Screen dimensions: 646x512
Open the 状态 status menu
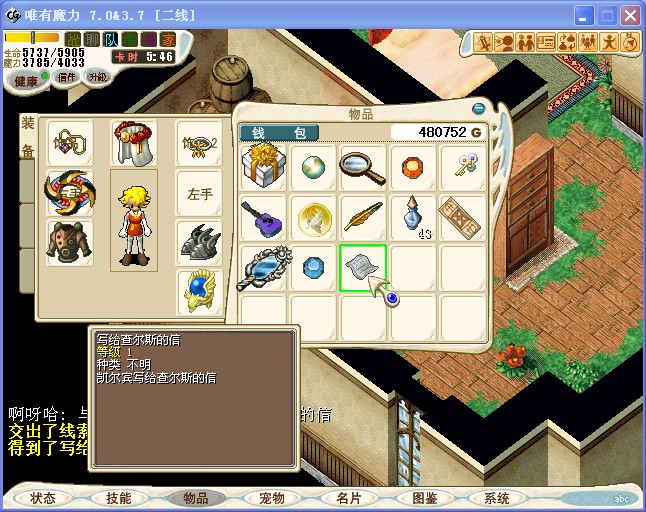(43, 498)
